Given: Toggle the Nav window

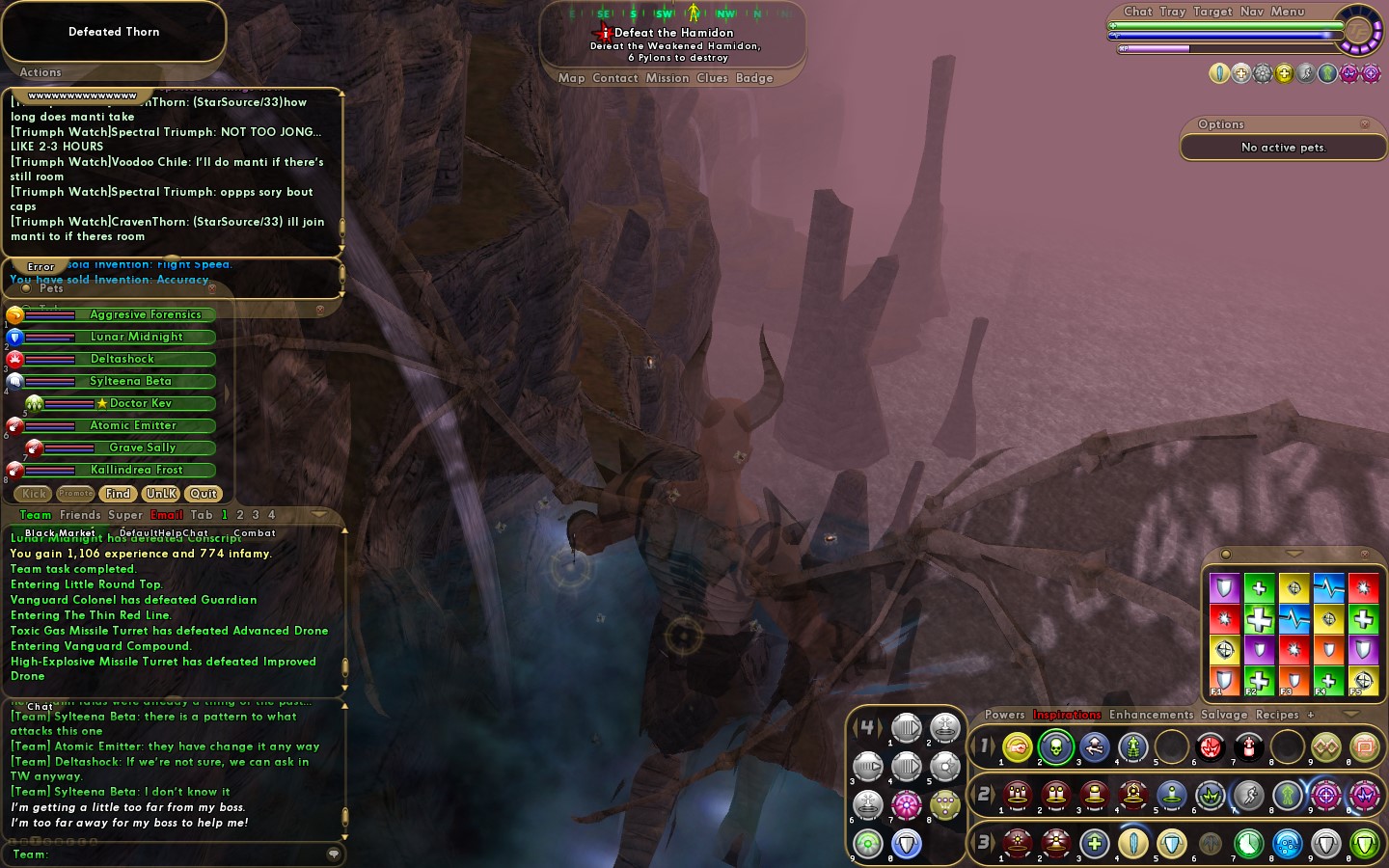Looking at the screenshot, I should tap(1251, 12).
